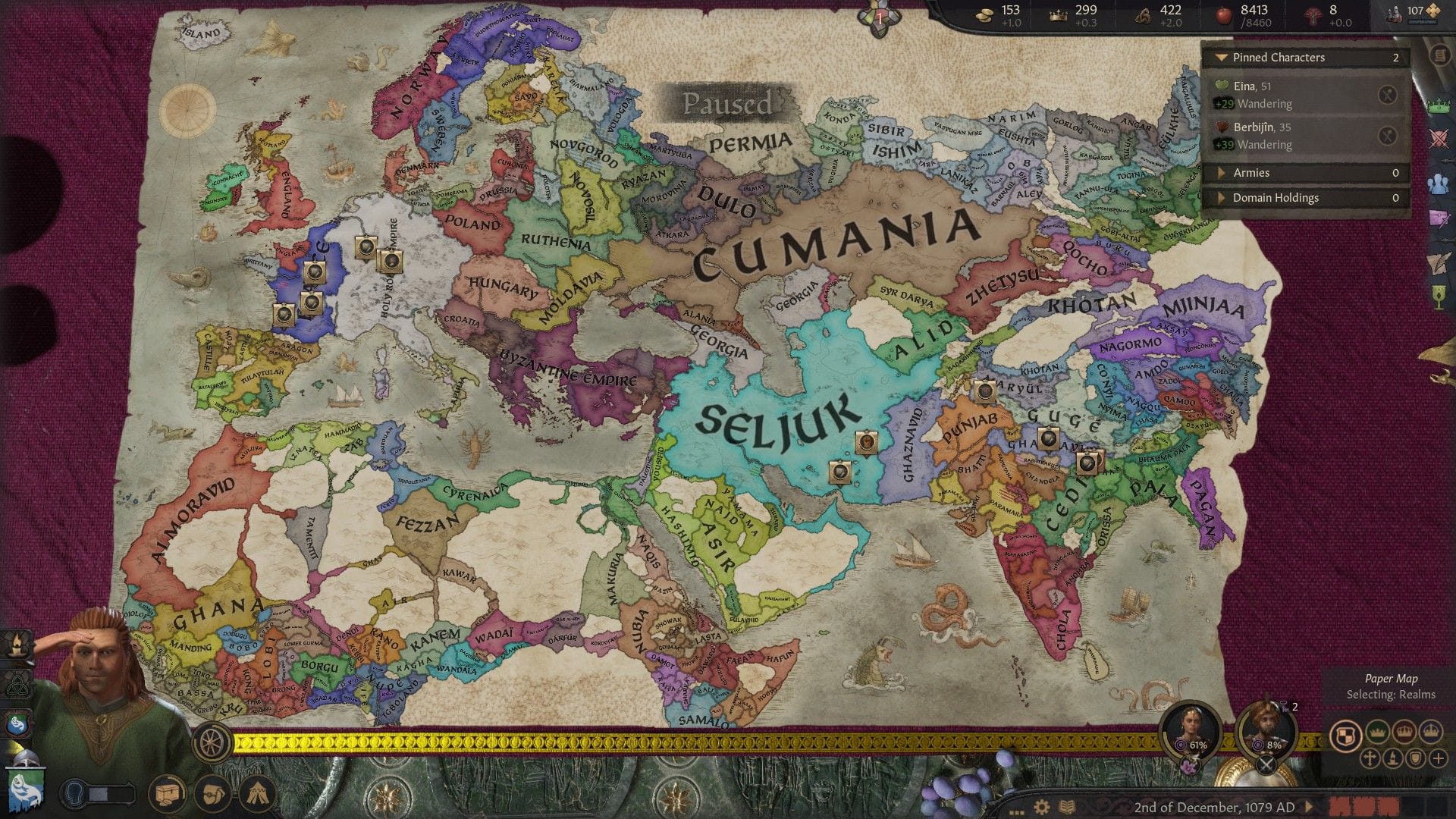Screen dimensions: 1456x819
Task: Expand the Domain Holdings section
Action: pyautogui.click(x=1221, y=198)
